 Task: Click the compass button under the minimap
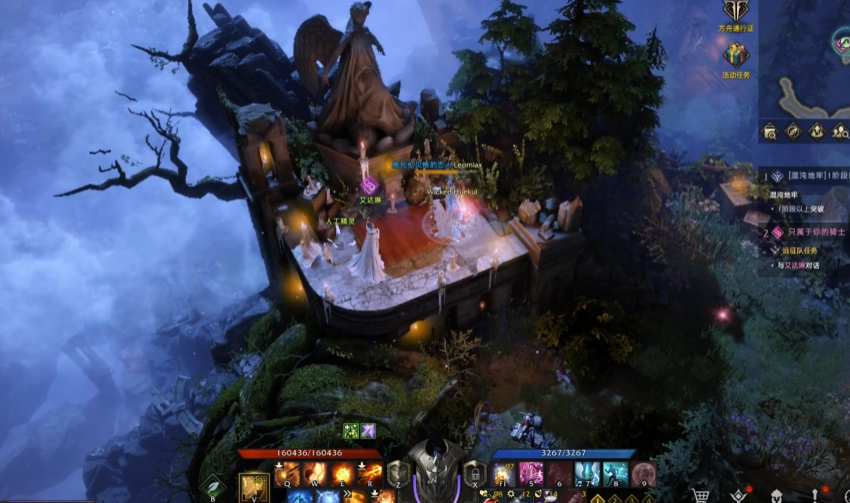click(792, 131)
